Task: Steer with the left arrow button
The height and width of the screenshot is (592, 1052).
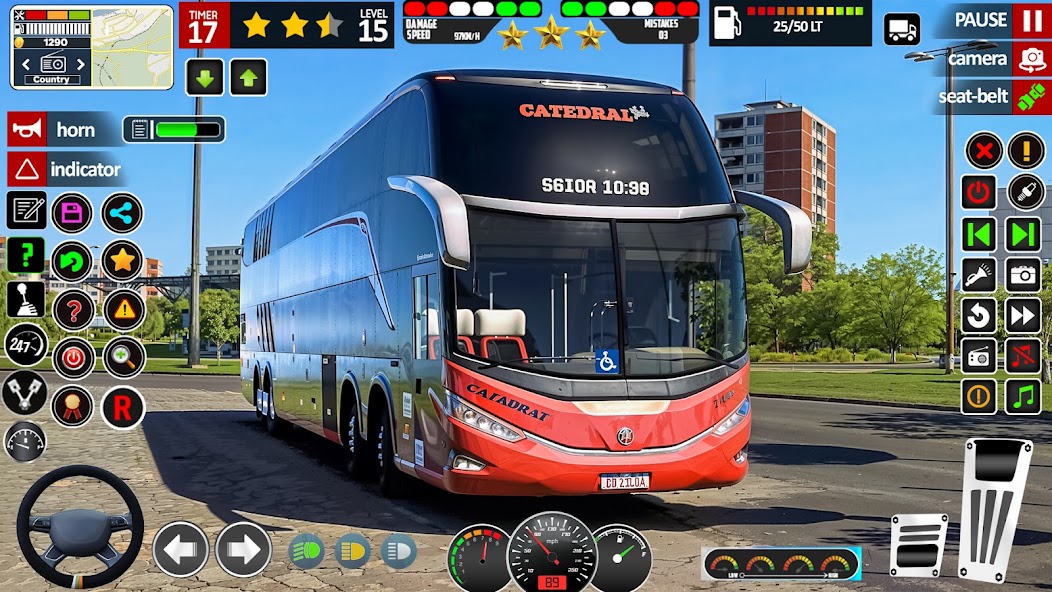Action: click(x=181, y=549)
